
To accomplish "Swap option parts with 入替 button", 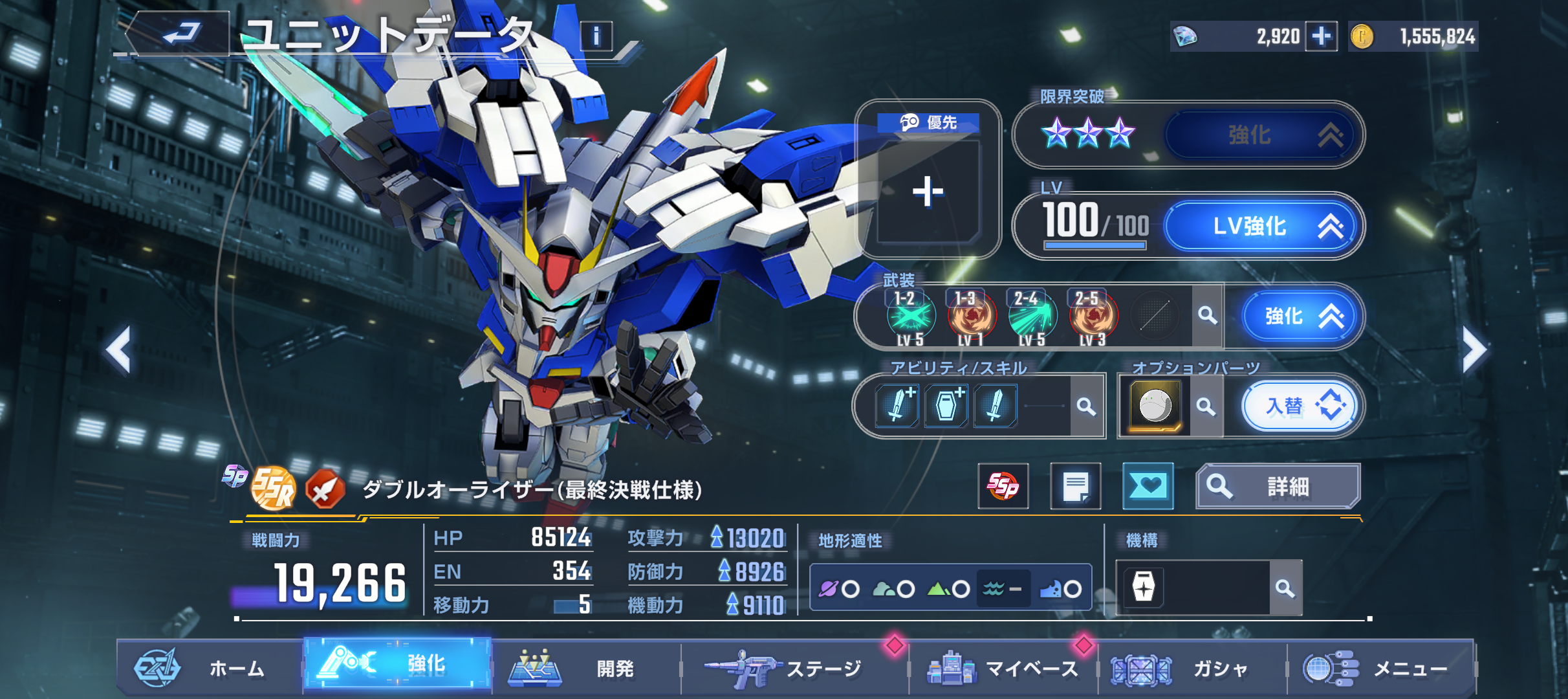I will point(1303,406).
